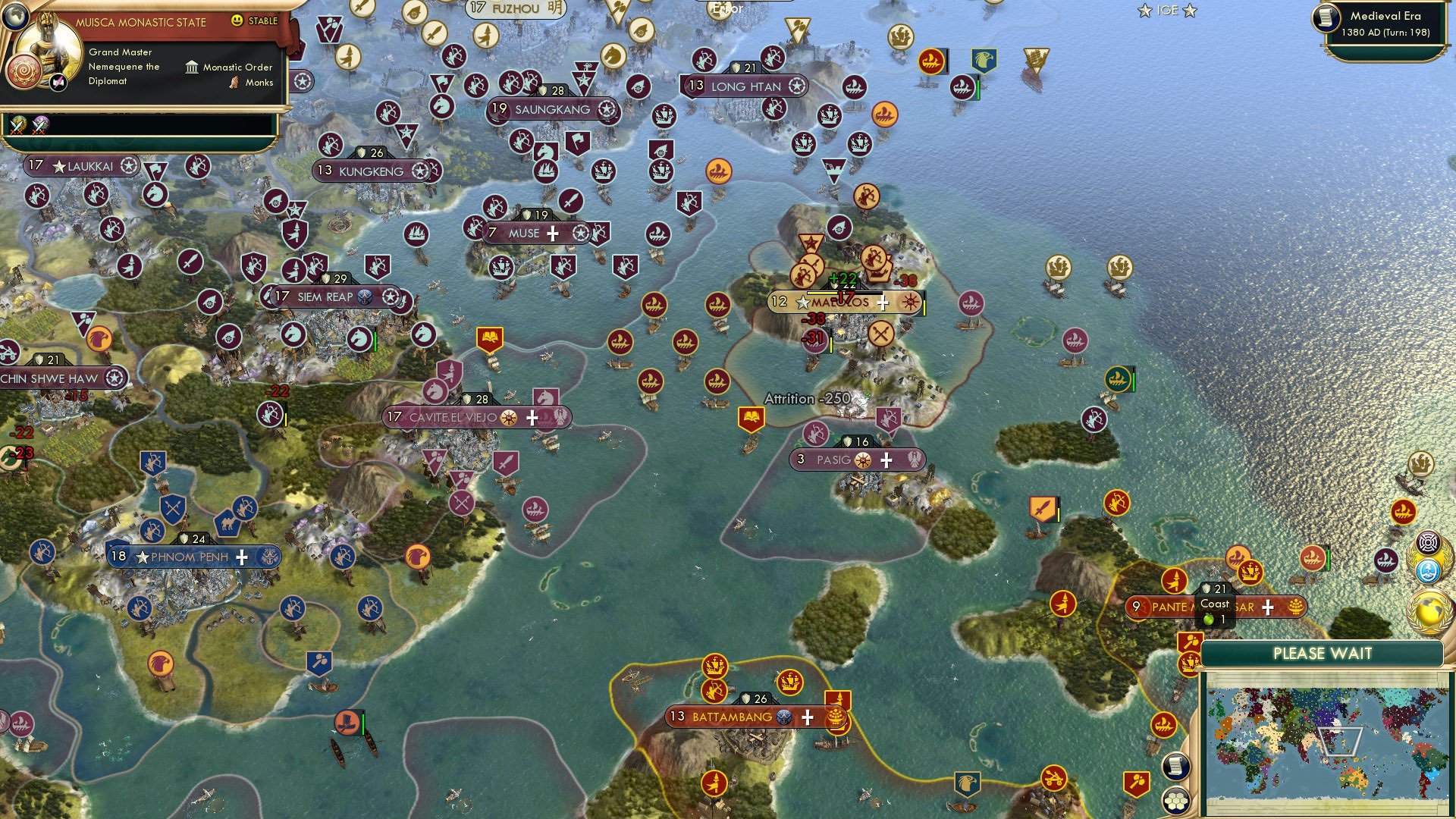Open the IGE in-game editor button
This screenshot has height=819, width=1456.
coord(1167,11)
